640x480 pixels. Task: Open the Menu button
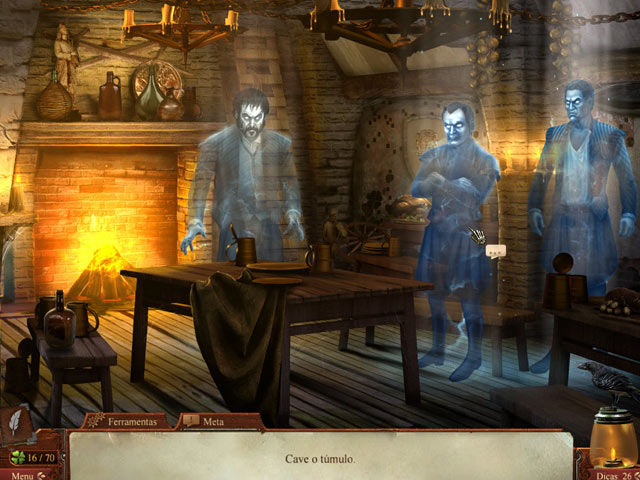point(22,474)
